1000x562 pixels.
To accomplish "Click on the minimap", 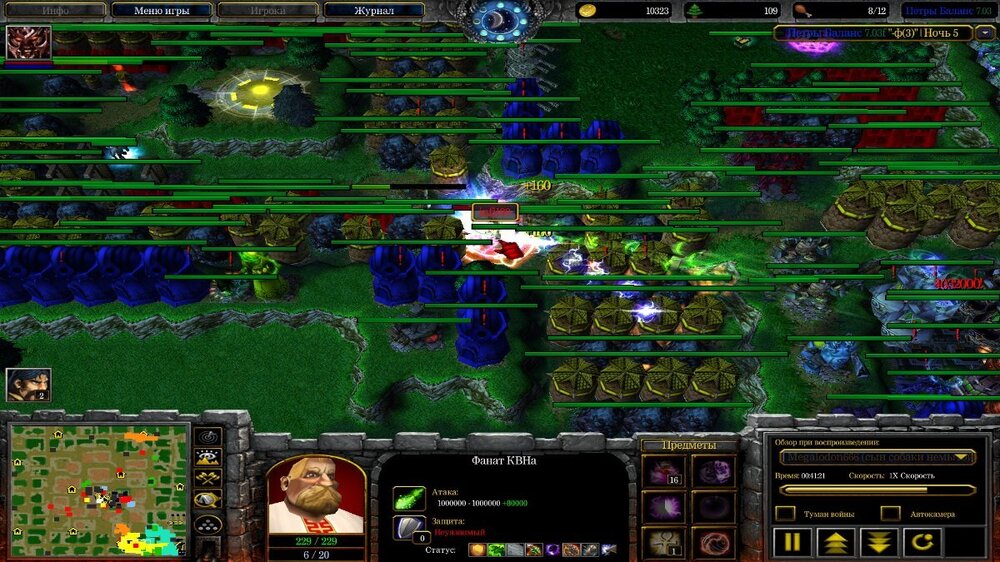I will 98,489.
